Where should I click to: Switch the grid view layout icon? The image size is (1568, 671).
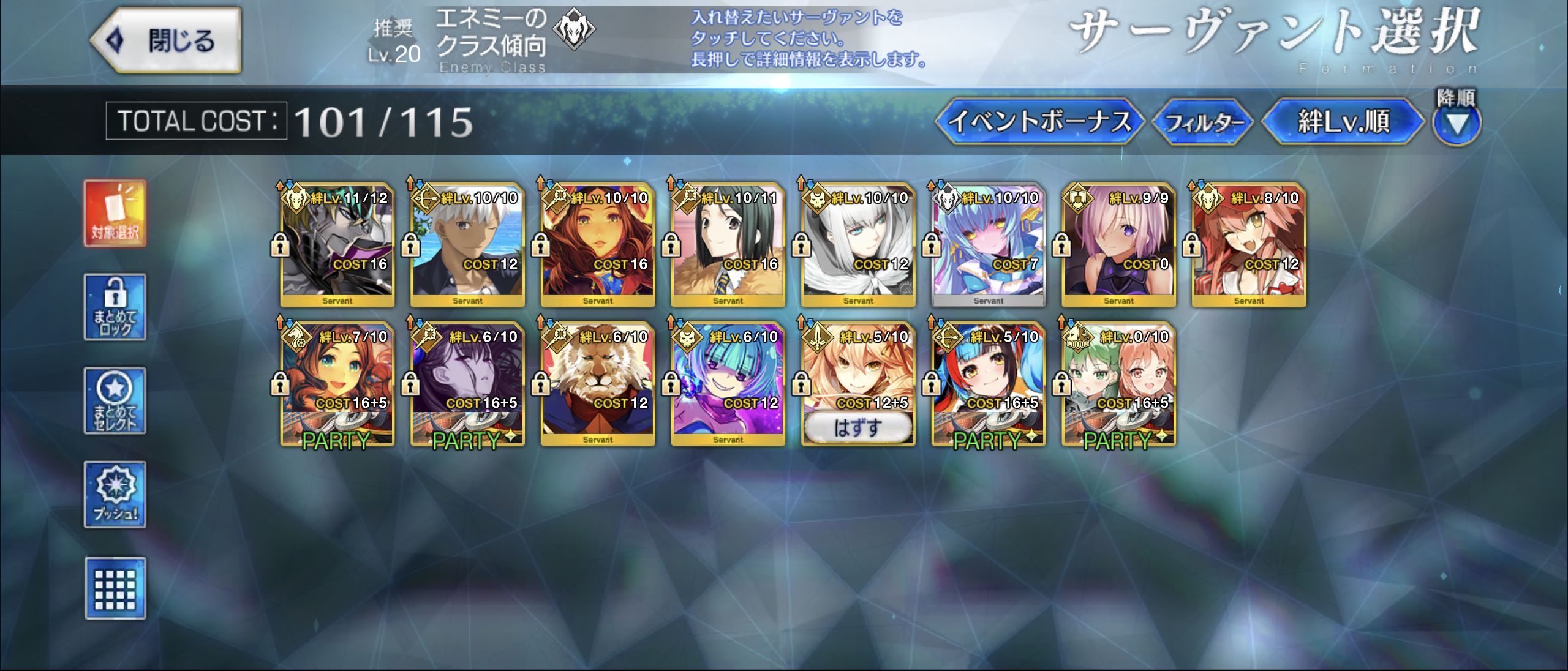point(115,589)
